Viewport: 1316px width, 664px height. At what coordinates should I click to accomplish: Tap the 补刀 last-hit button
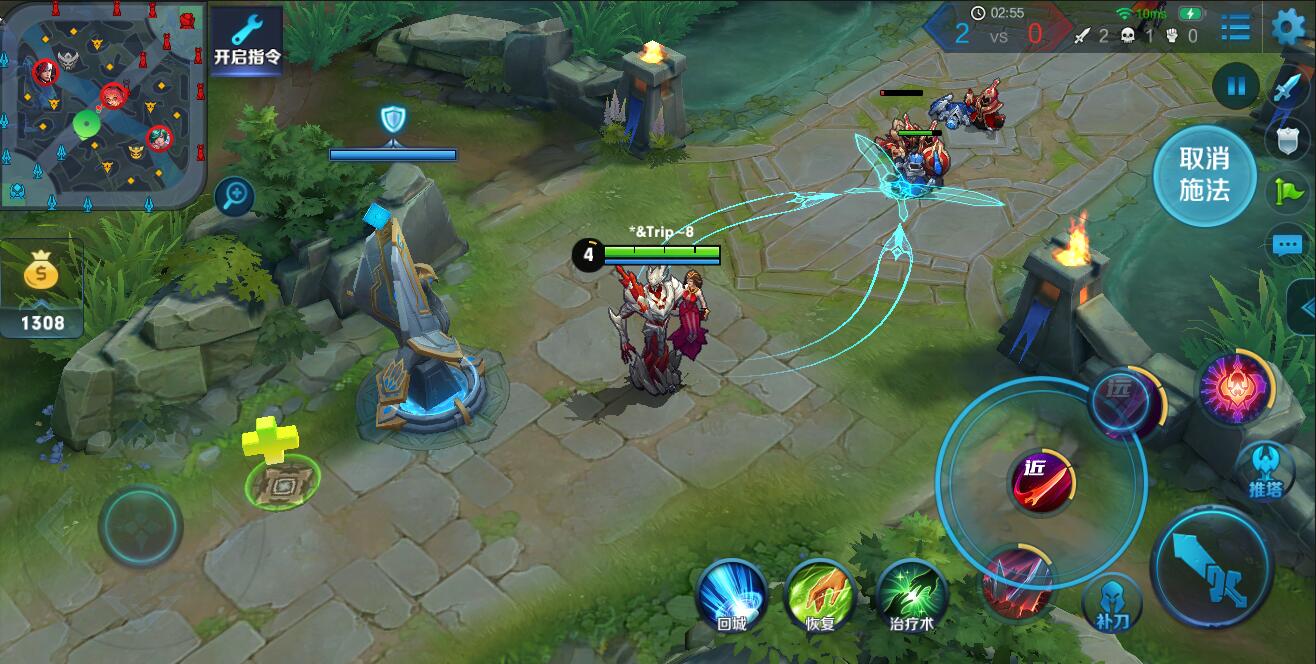(x=1111, y=603)
